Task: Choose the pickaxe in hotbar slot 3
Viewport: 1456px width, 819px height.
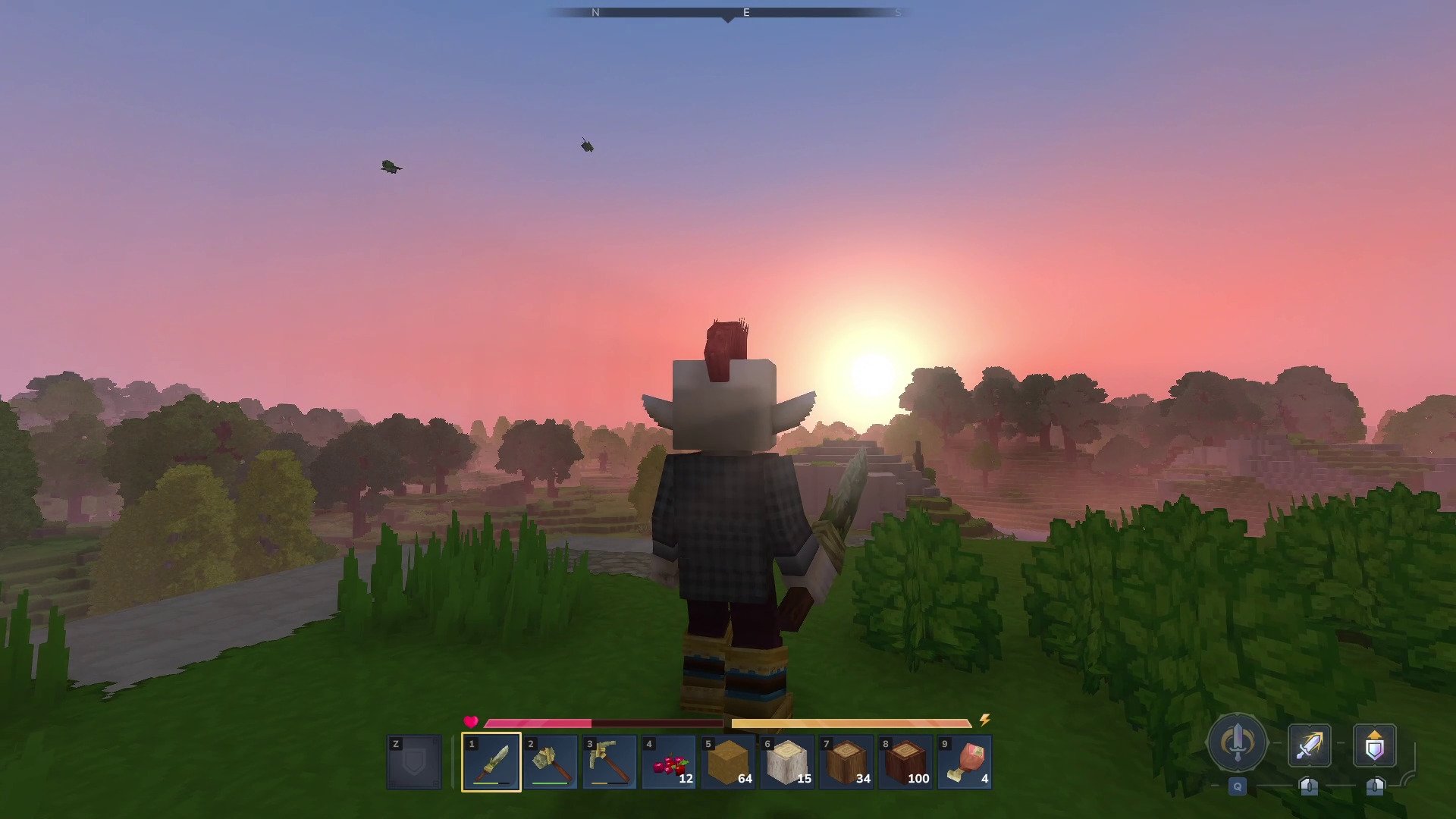Action: 610,762
